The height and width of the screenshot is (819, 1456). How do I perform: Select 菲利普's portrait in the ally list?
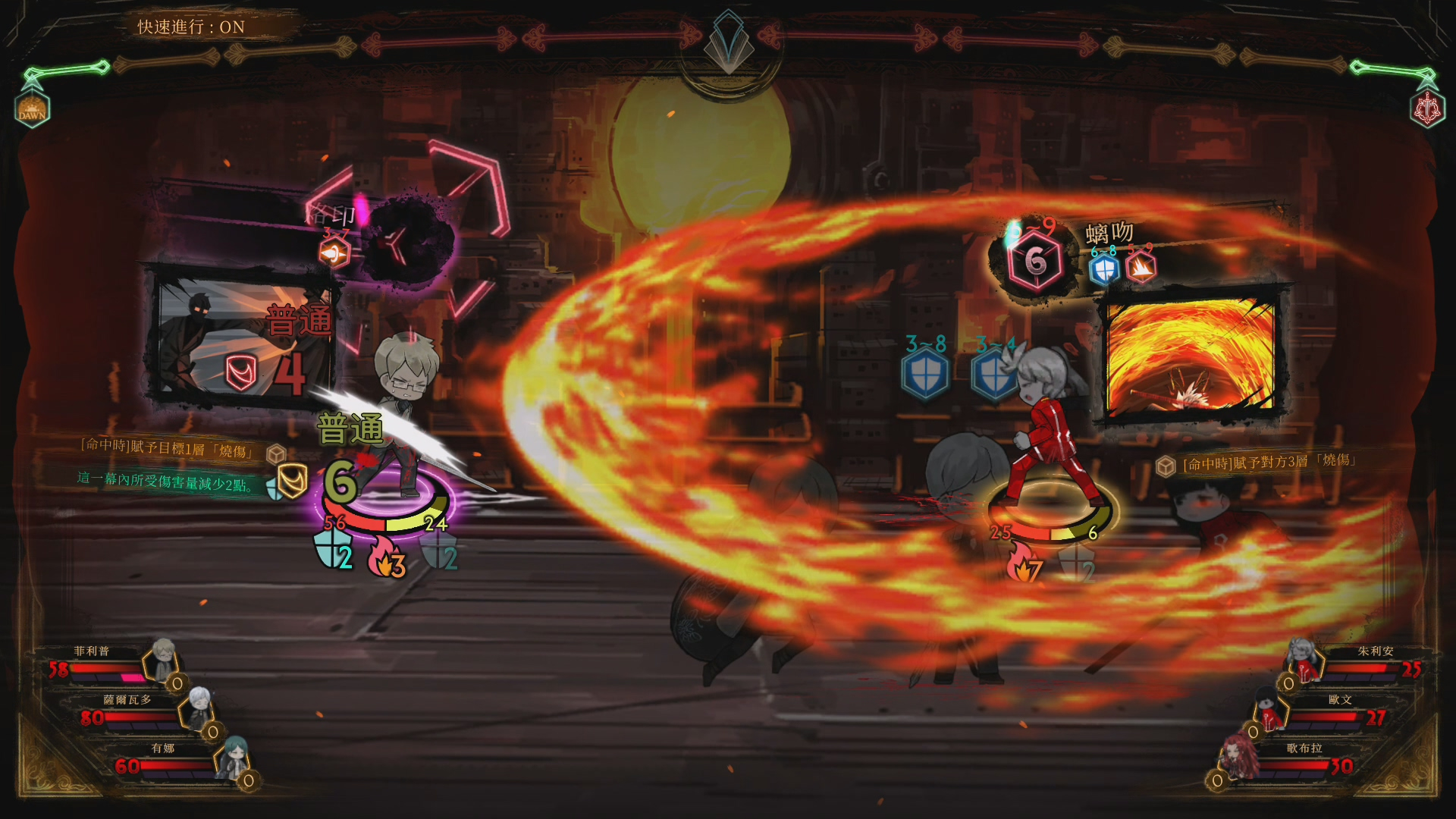[x=164, y=658]
